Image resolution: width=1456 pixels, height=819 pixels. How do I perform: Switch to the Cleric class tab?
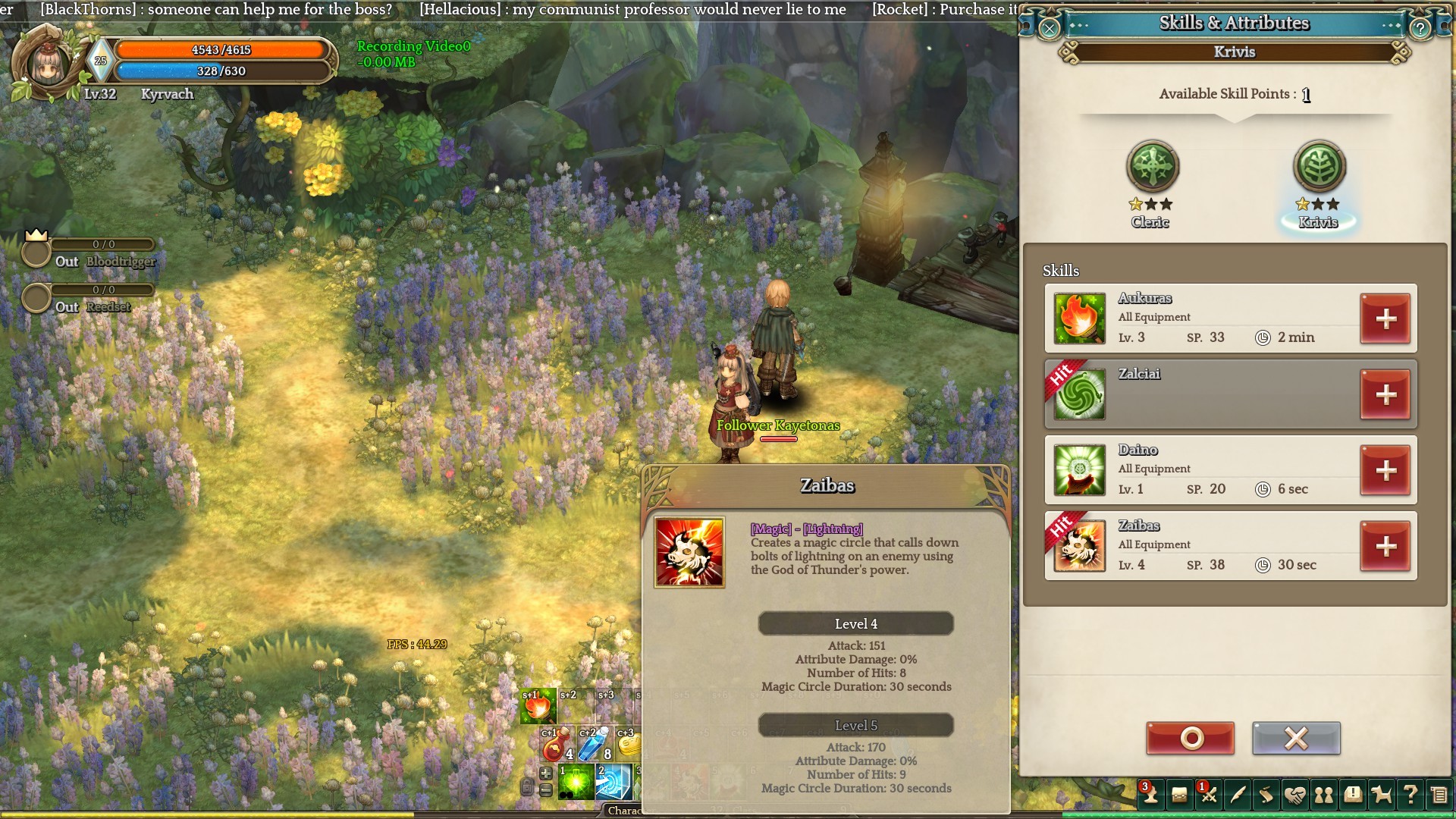click(1152, 168)
